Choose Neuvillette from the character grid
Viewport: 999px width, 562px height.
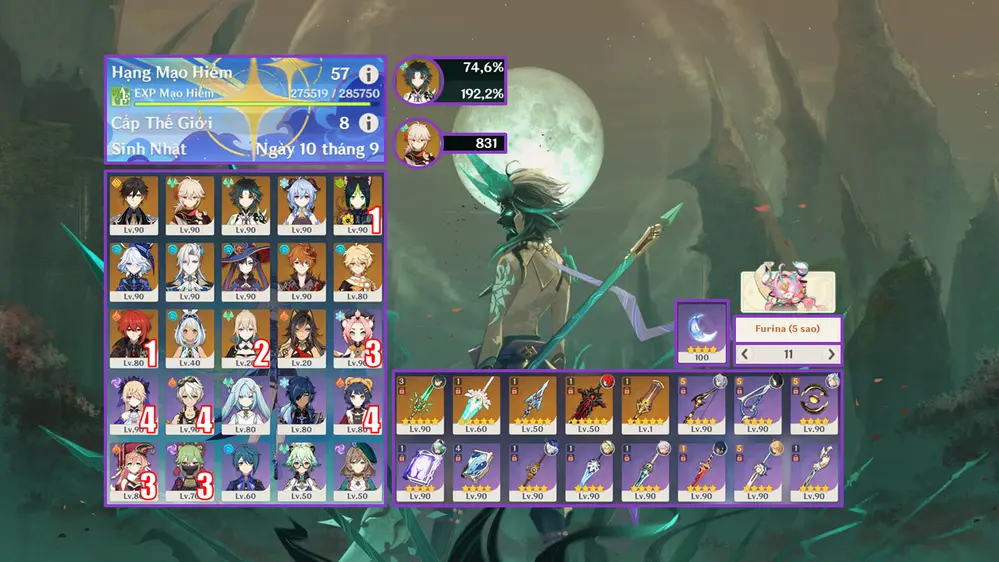[190, 272]
